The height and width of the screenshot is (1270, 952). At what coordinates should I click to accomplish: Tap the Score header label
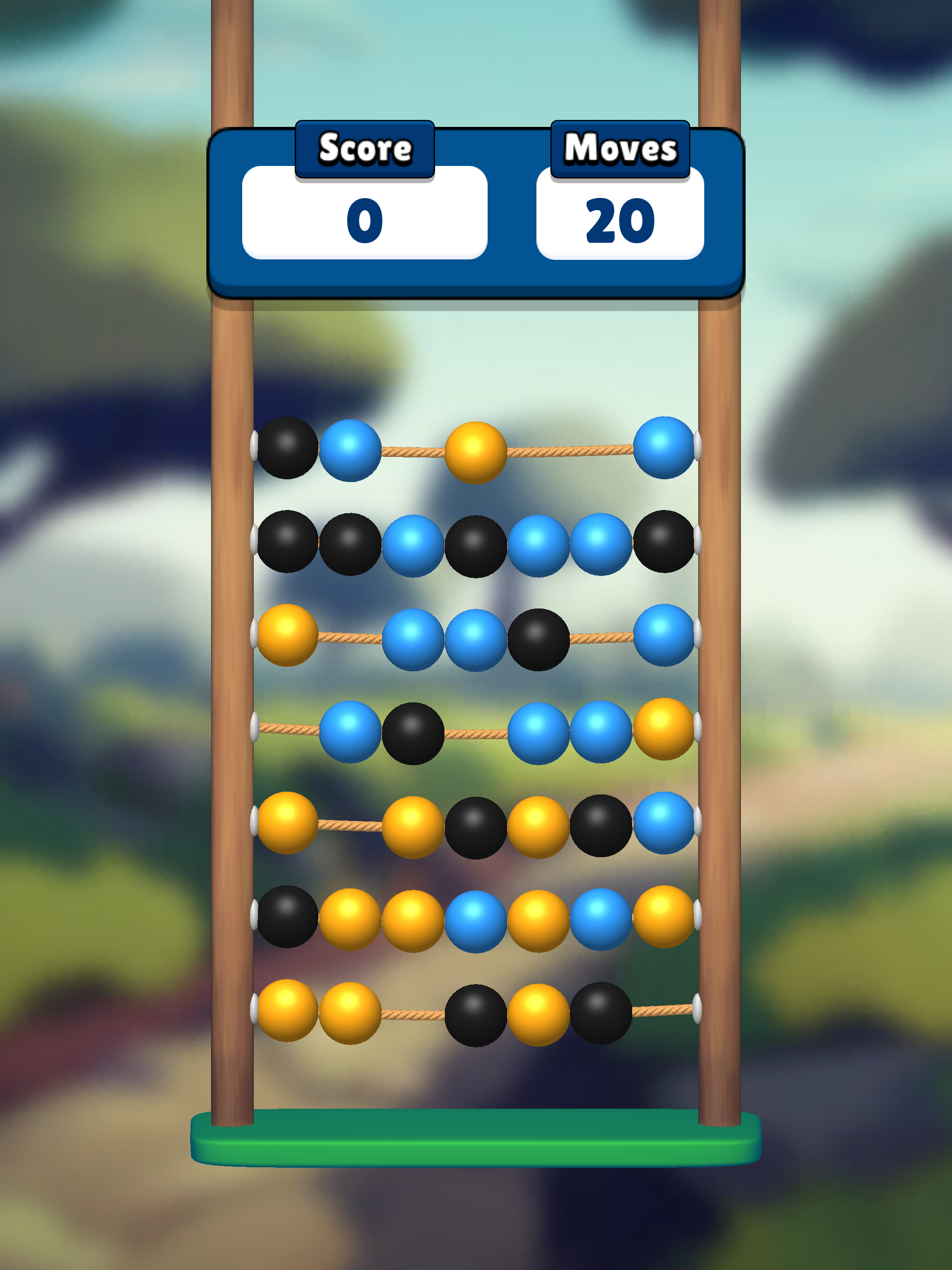(366, 148)
